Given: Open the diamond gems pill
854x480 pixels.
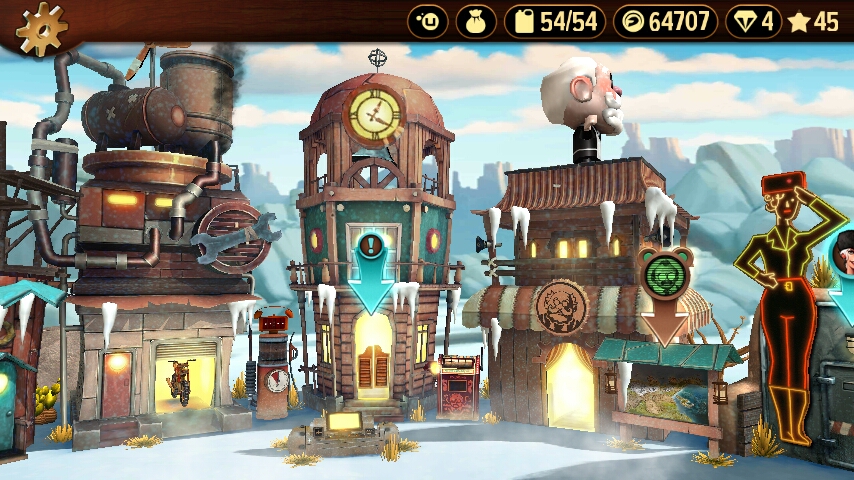Looking at the screenshot, I should (753, 21).
